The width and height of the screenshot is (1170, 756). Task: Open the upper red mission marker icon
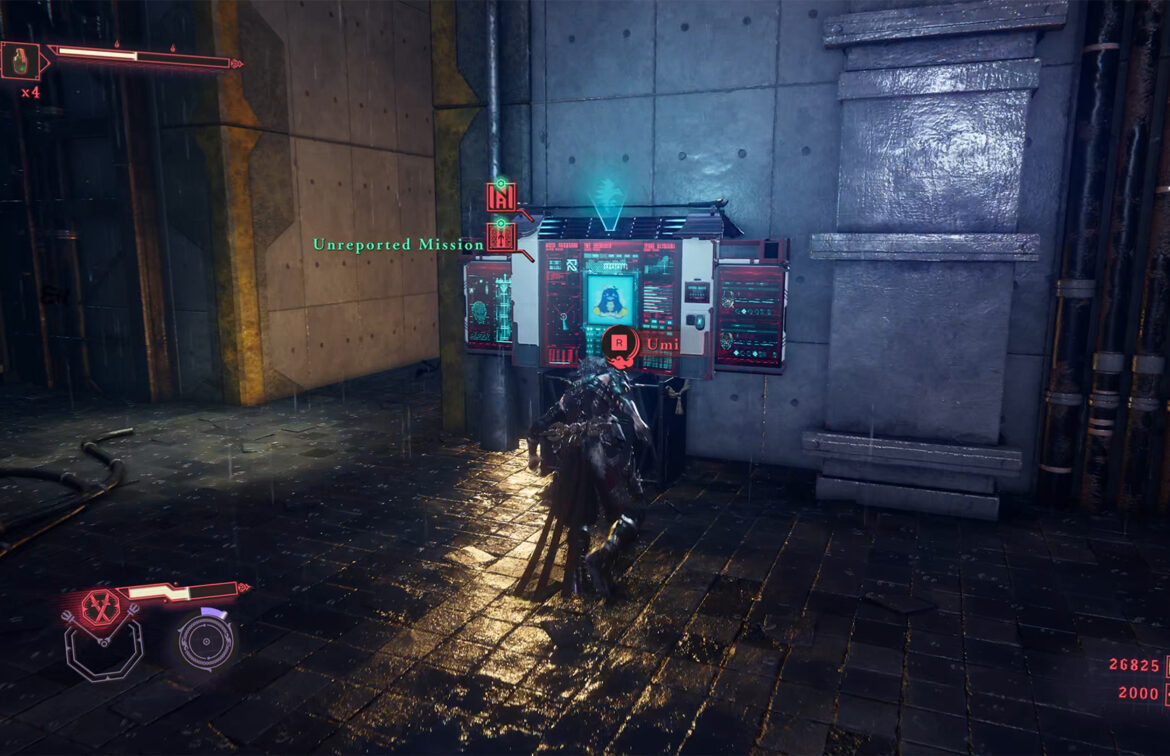tap(501, 196)
